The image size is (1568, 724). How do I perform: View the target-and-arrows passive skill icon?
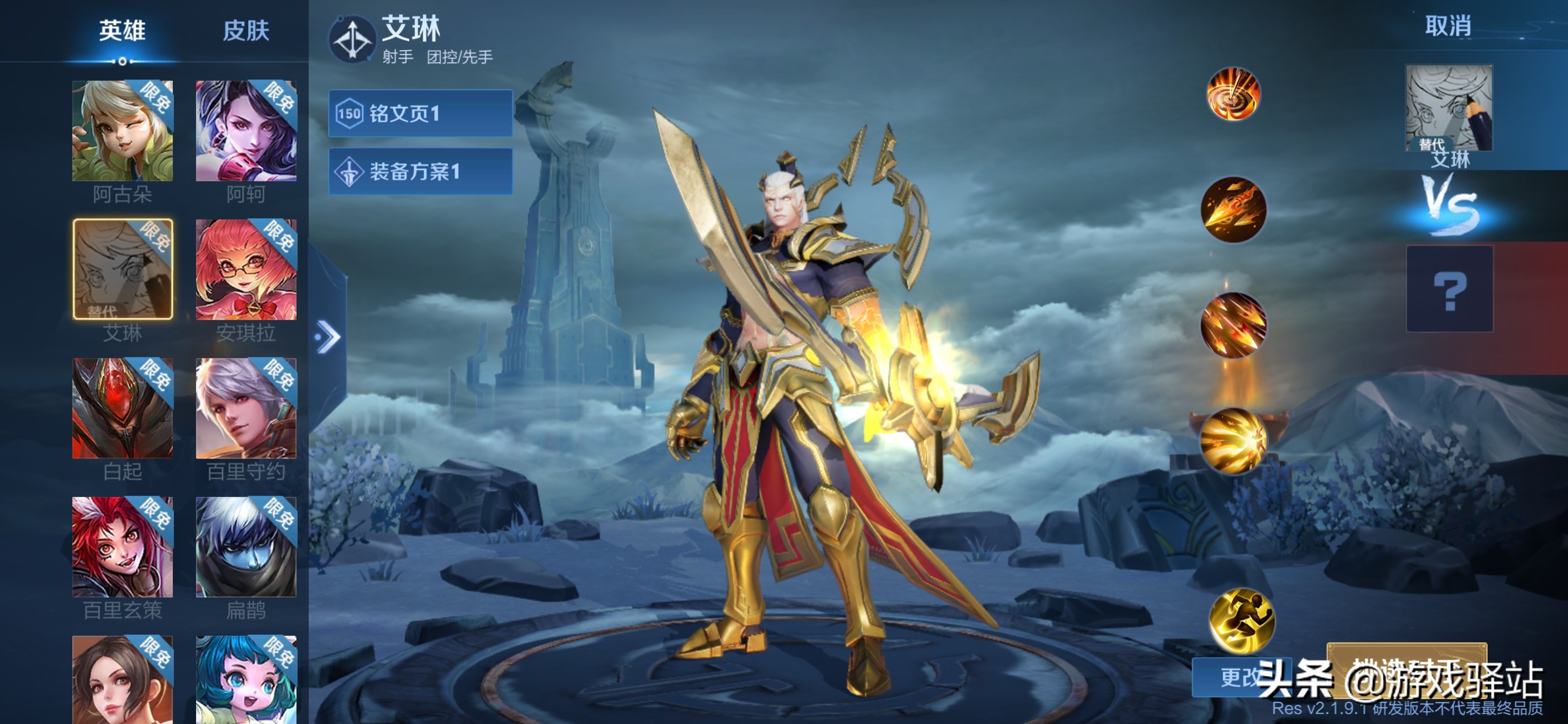pyautogui.click(x=1233, y=95)
